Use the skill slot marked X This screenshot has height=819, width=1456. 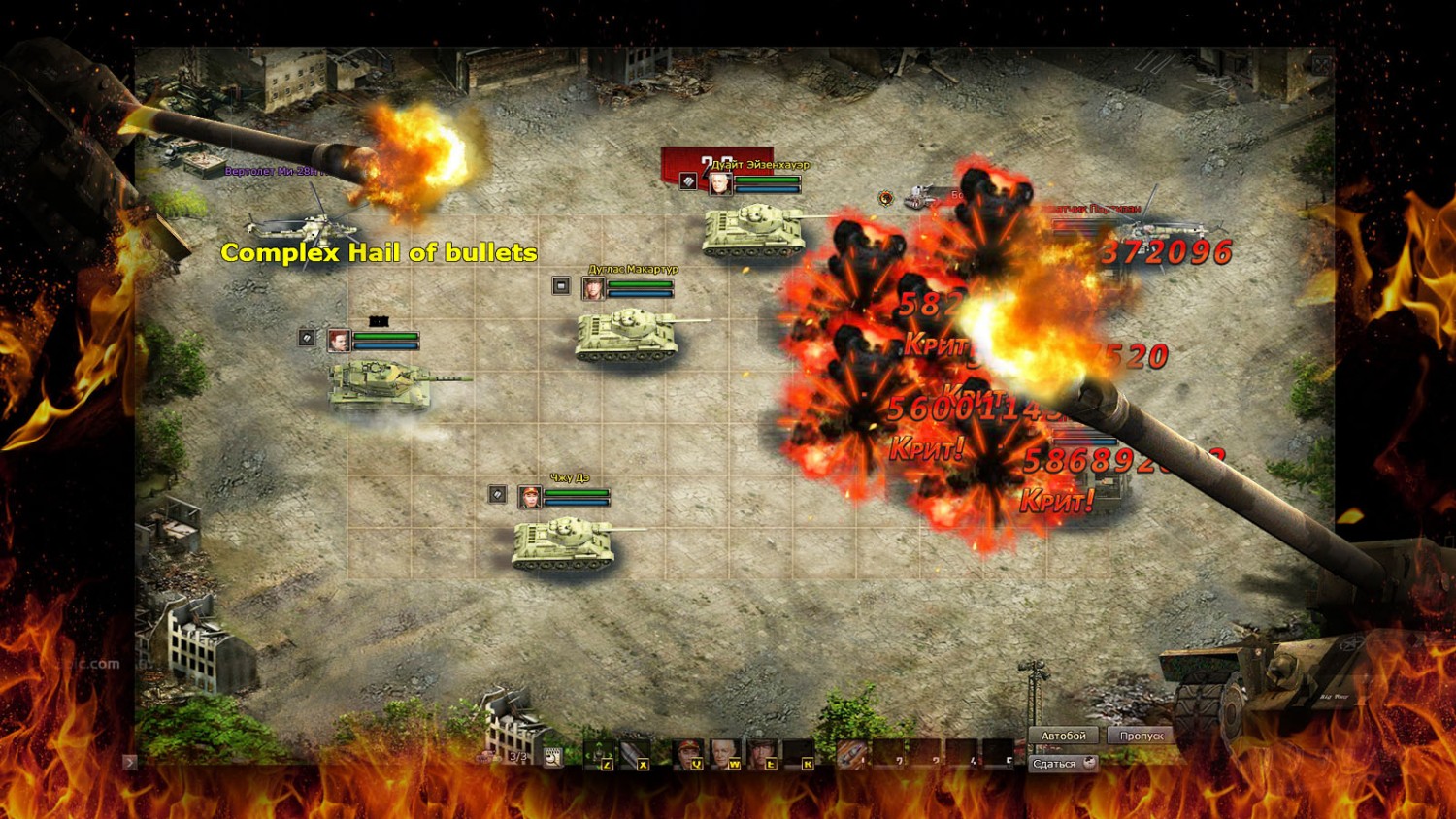coord(634,754)
